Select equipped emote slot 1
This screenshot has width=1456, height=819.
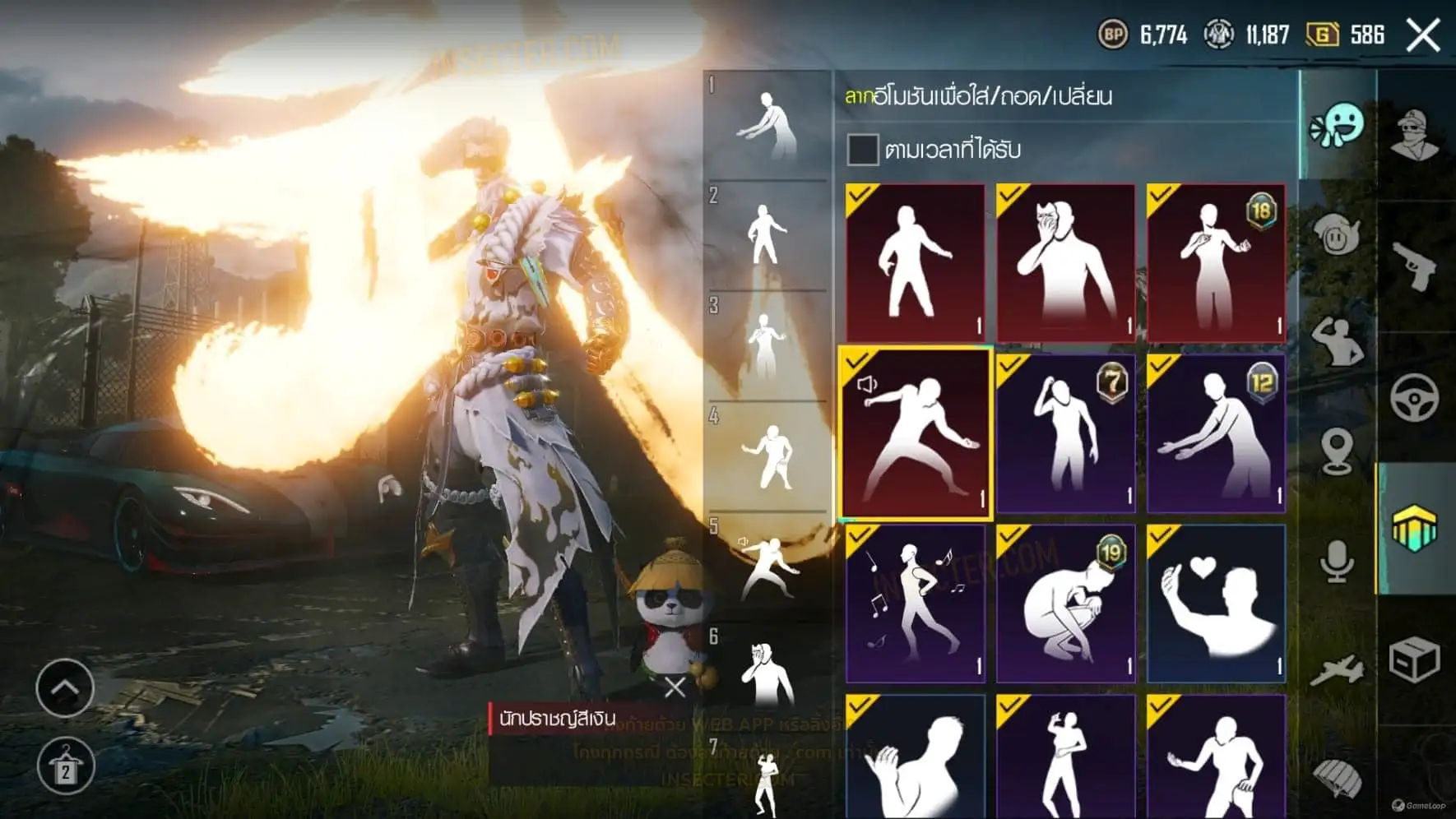point(767,125)
